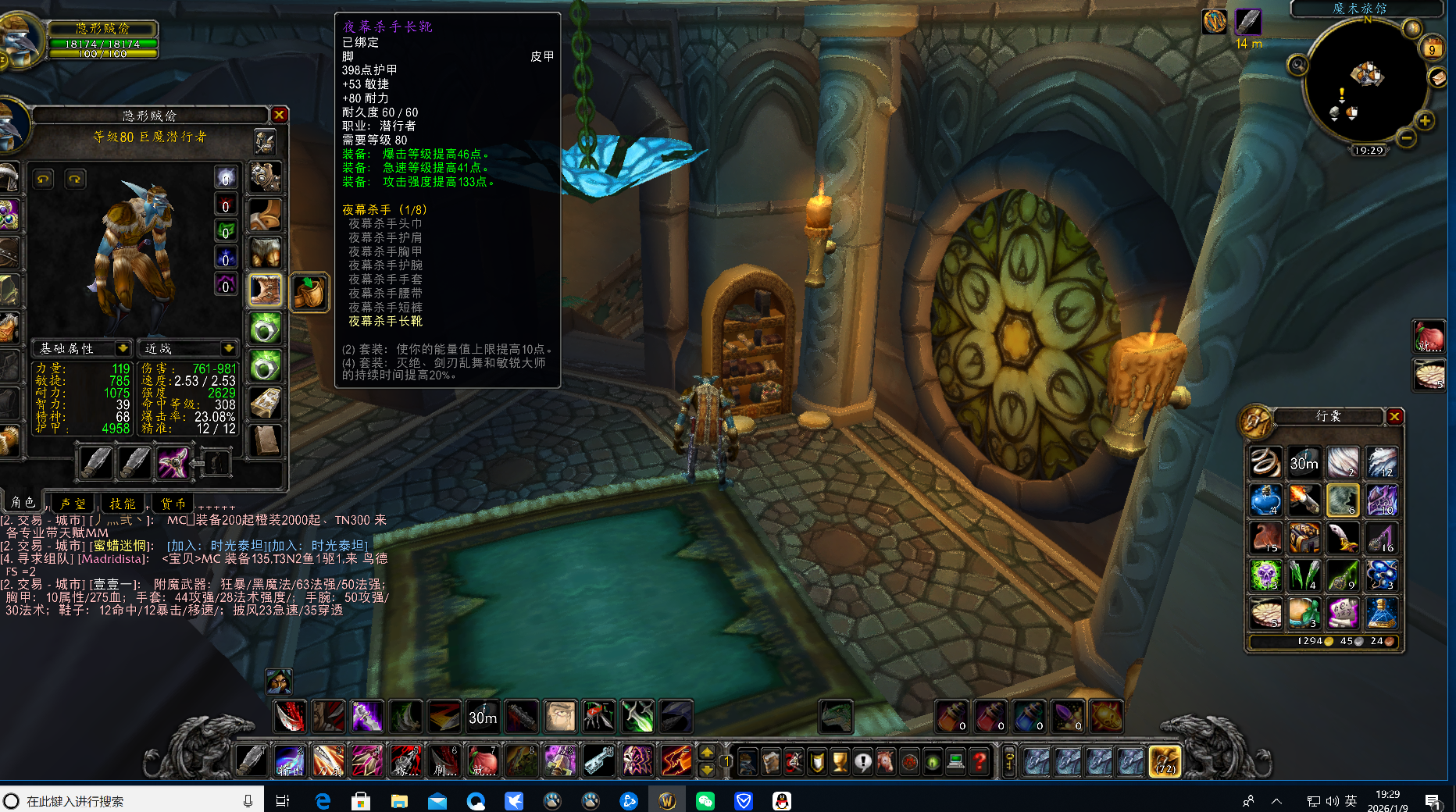The width and height of the screenshot is (1456, 812).
Task: Rotate the character model left
Action: coord(43,180)
